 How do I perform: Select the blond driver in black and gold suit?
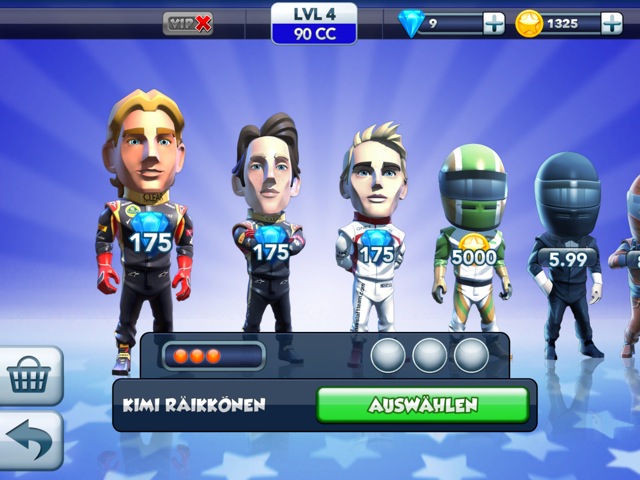[x=147, y=220]
